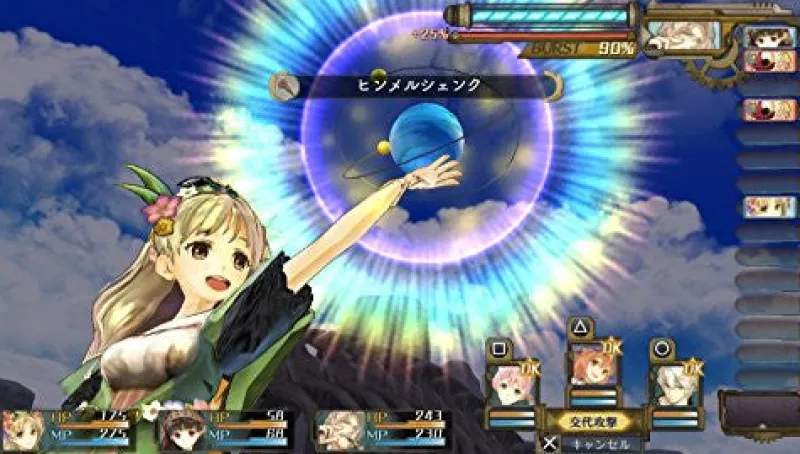Image resolution: width=800 pixels, height=454 pixels.
Task: Choose the キャンセル cancel option
Action: pos(592,443)
